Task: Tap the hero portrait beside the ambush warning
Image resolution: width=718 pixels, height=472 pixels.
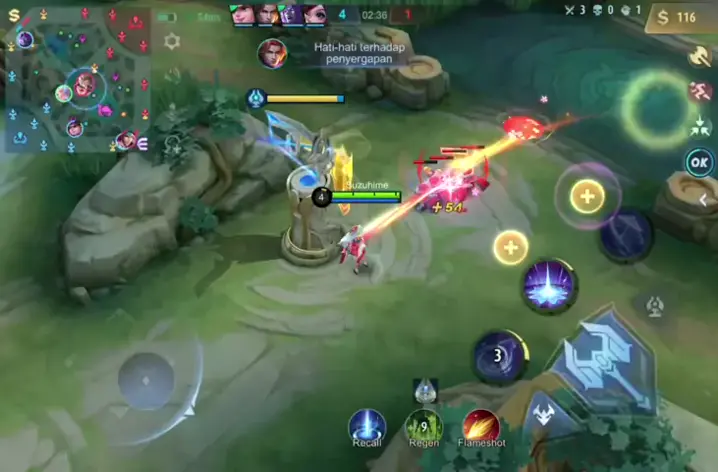Action: [272, 53]
